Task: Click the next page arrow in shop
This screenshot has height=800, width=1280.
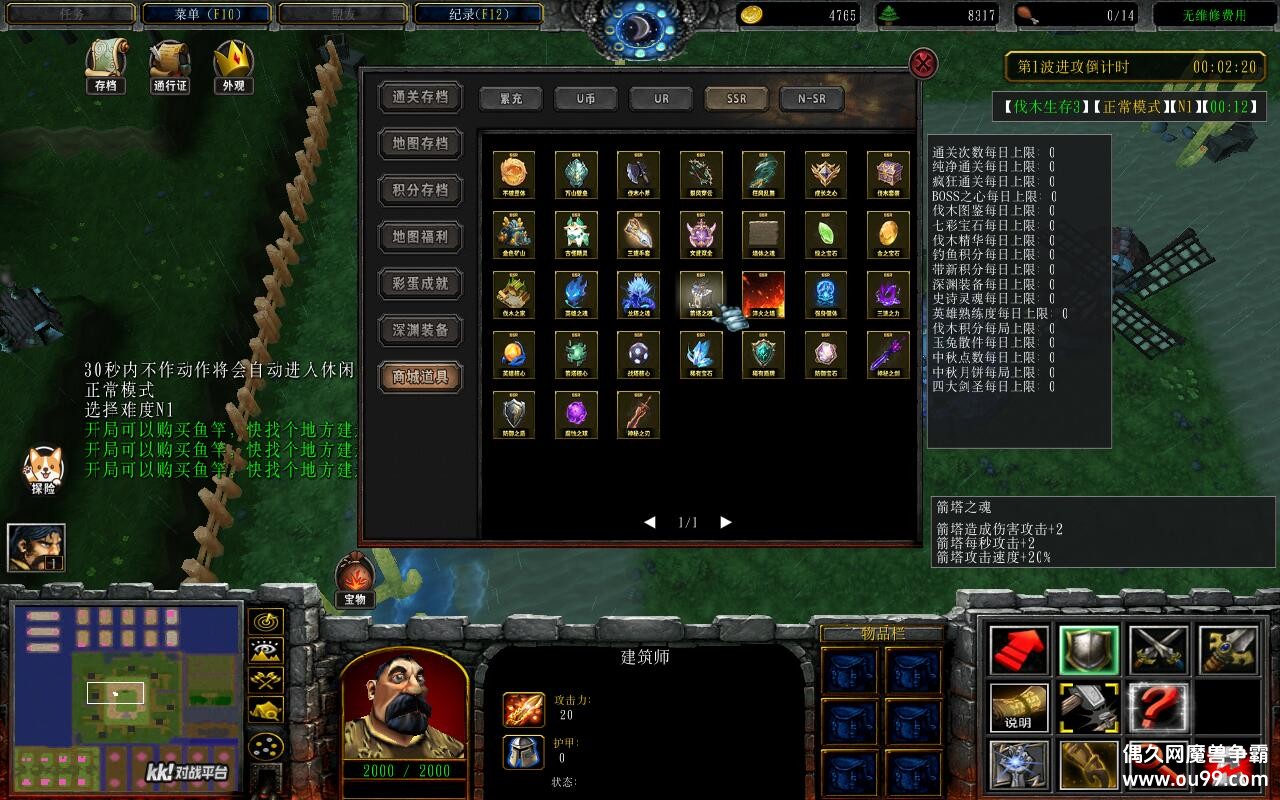Action: coord(725,521)
